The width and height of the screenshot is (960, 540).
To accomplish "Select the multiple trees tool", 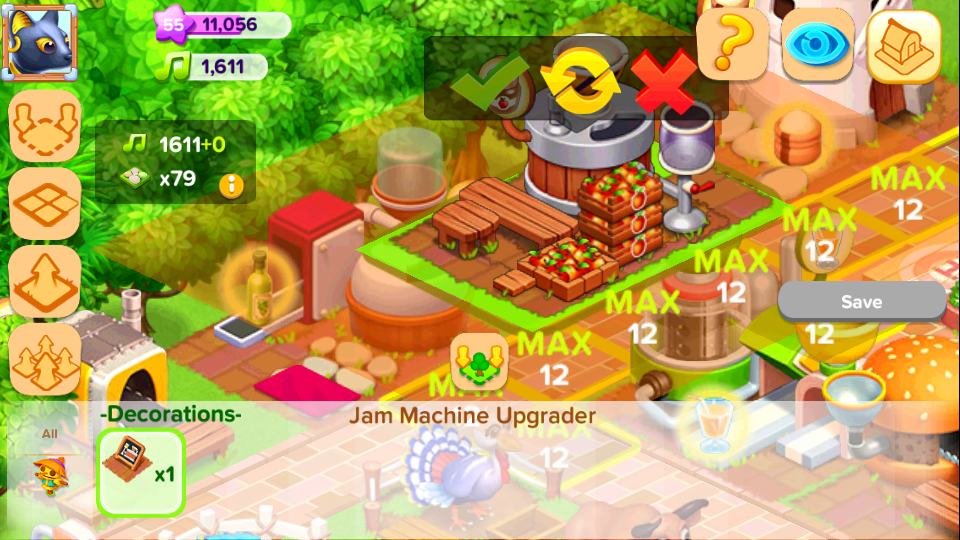I will coord(45,359).
